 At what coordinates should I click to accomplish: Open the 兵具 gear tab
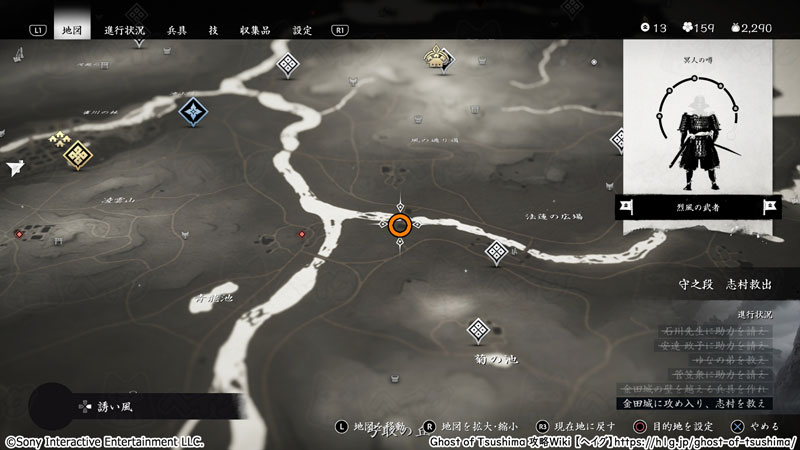[179, 30]
